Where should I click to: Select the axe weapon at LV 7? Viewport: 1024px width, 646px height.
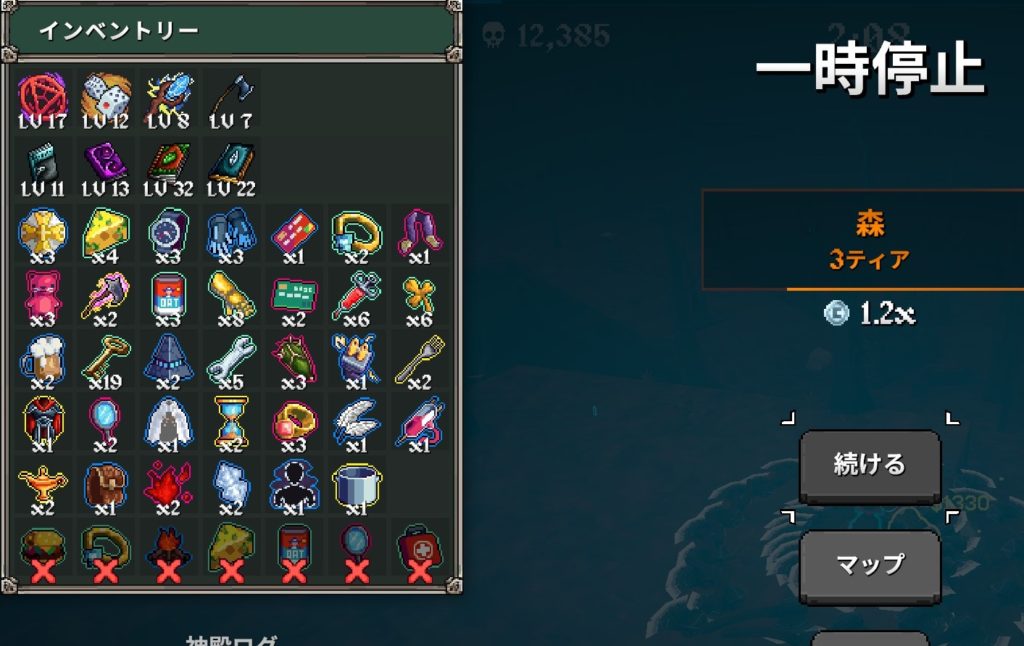[231, 98]
